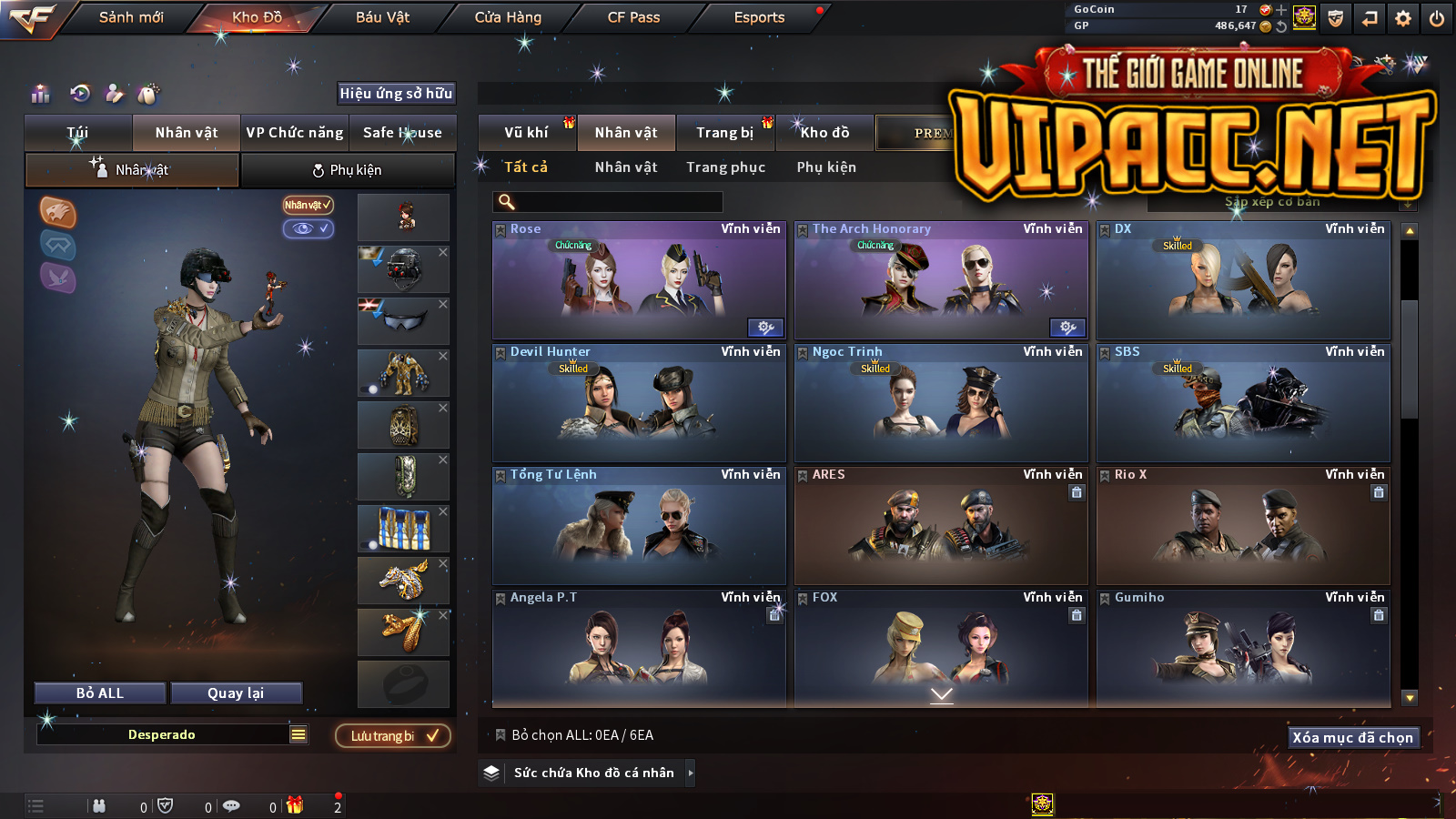1456x819 pixels.
Task: Pick the Gumiho character card
Action: pyautogui.click(x=1243, y=648)
